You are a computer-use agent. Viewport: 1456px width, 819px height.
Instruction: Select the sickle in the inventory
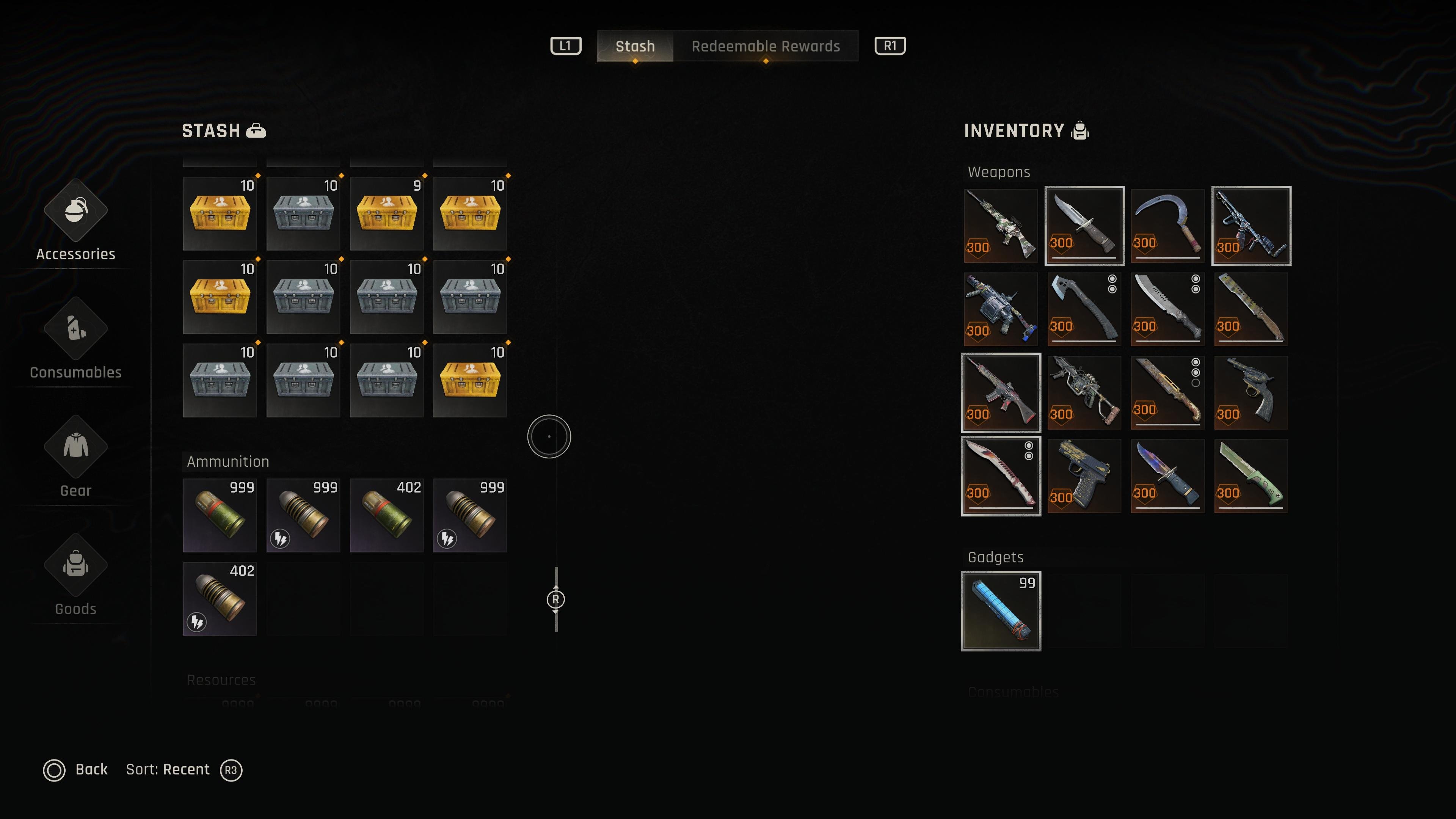[1167, 226]
